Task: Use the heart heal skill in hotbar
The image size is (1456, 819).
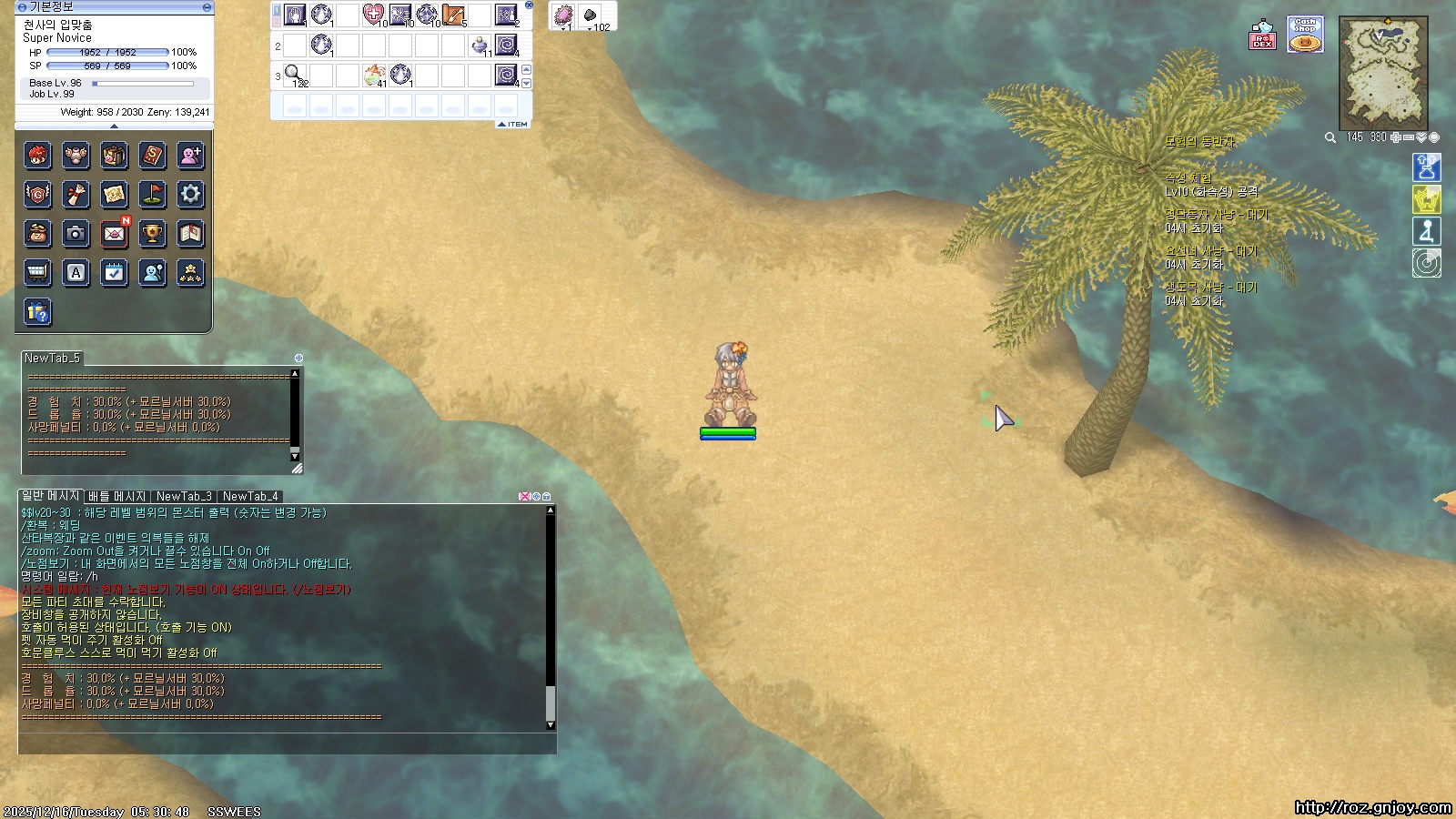Action: pyautogui.click(x=373, y=15)
